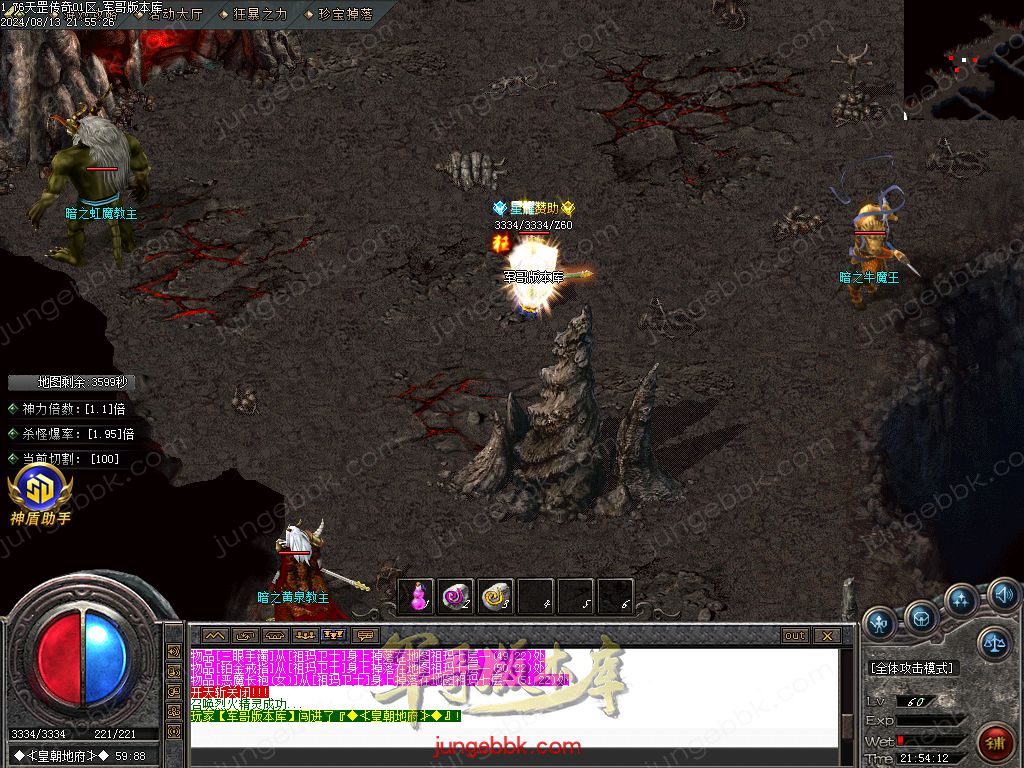This screenshot has height=768, width=1024.
Task: Open the 狂暴之力 menu entry
Action: pos(259,14)
